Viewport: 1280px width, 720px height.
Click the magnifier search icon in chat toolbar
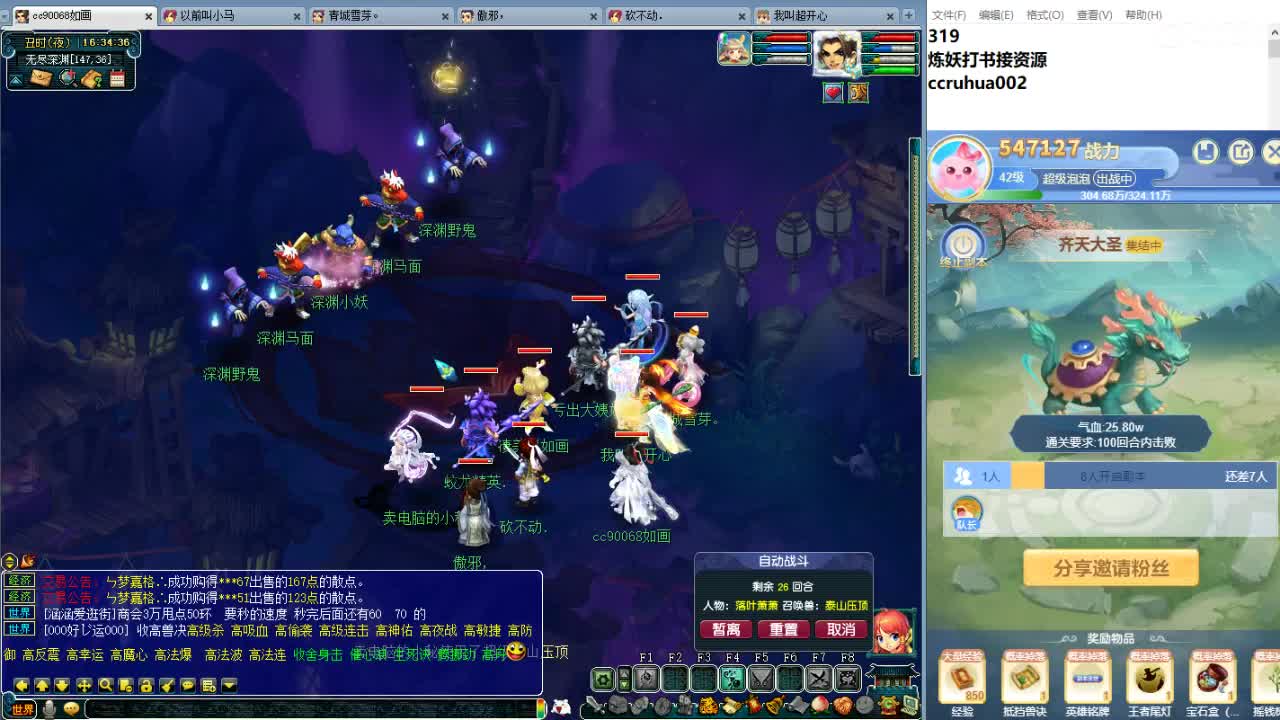click(104, 686)
